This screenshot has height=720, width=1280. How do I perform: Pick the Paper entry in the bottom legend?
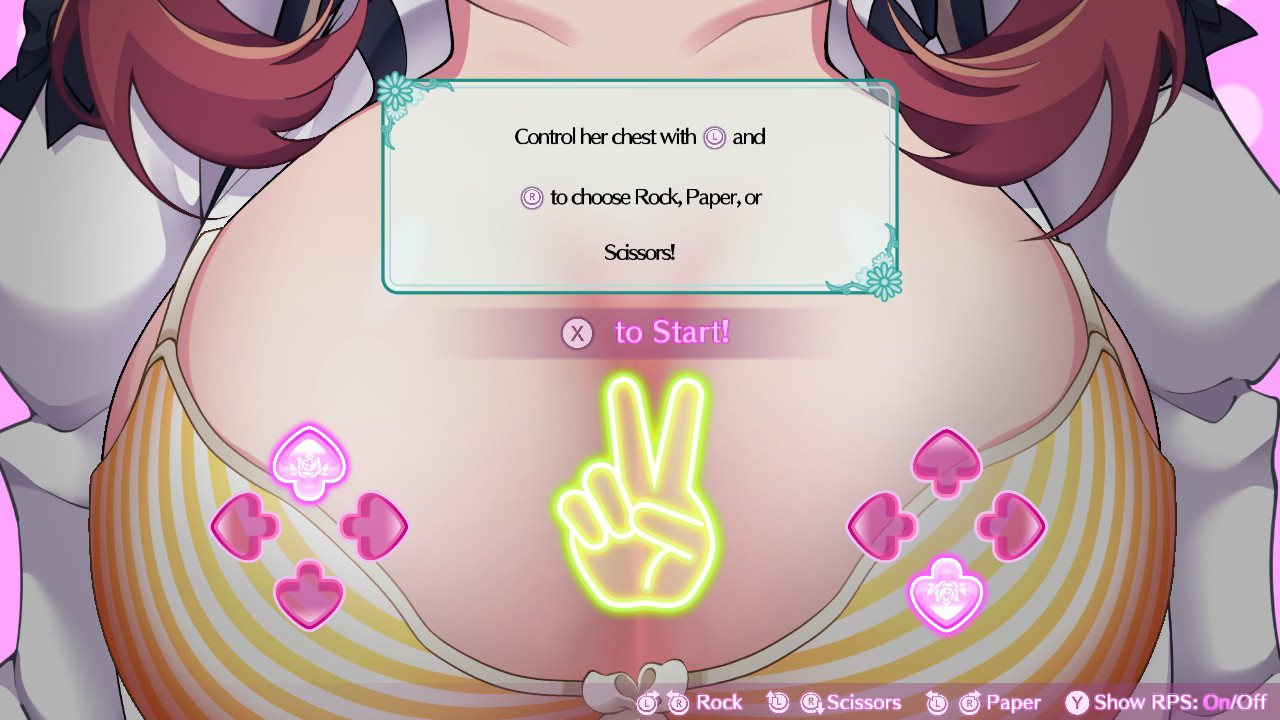[1012, 702]
